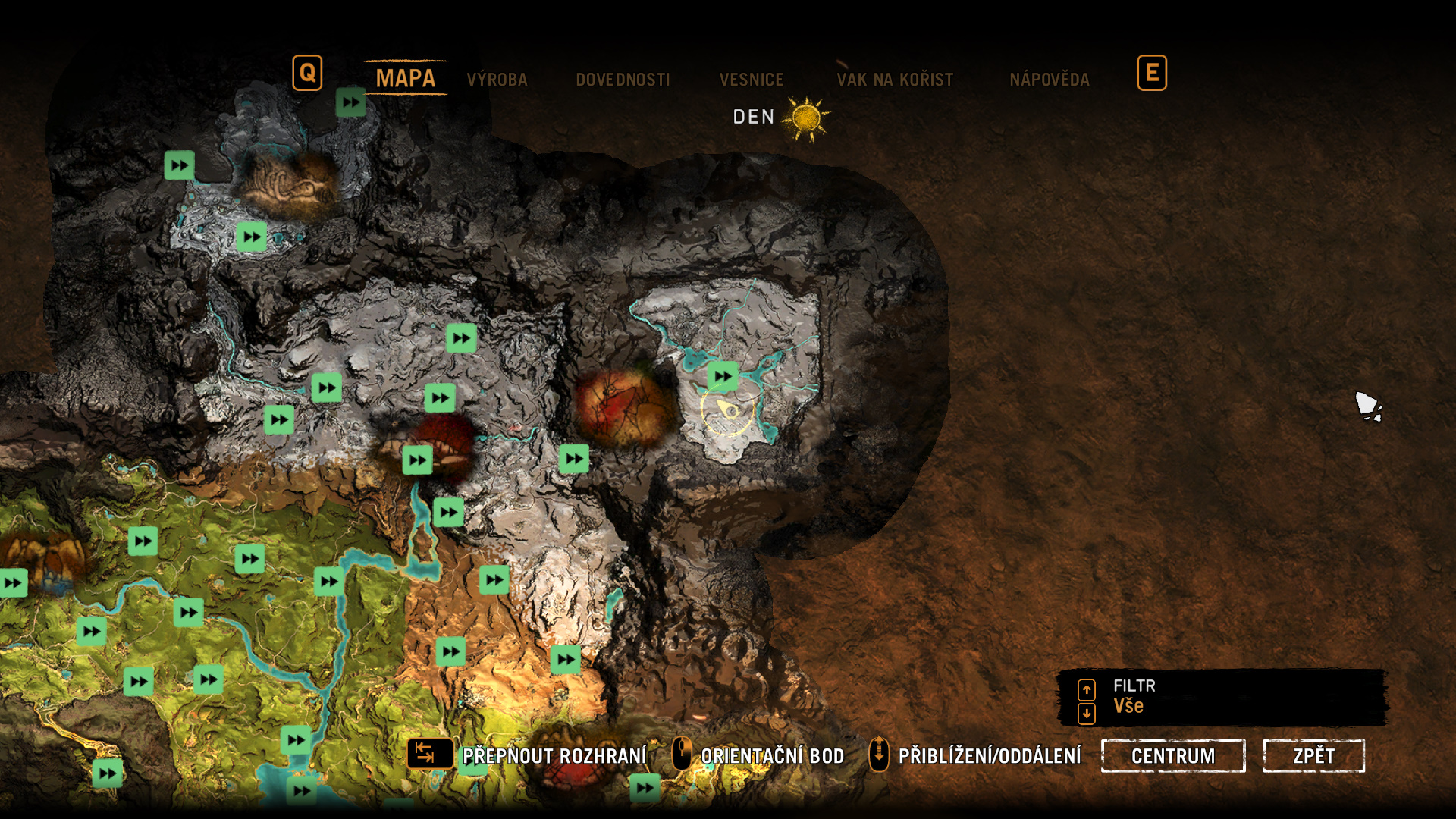Select the Vak na kořist tab

(x=895, y=80)
